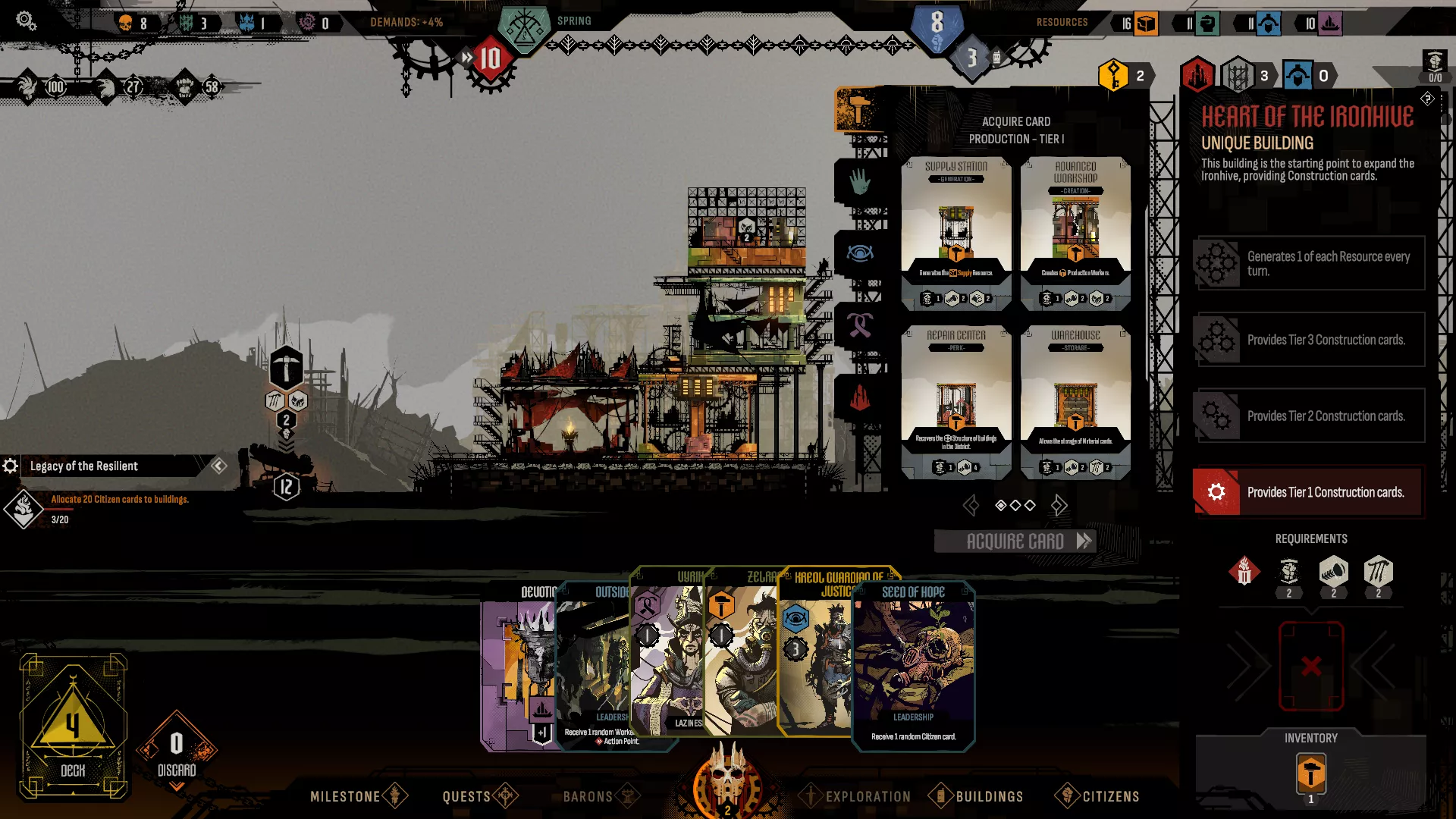The image size is (1456, 819).
Task: Select the middle page indicator dot
Action: (x=1014, y=504)
